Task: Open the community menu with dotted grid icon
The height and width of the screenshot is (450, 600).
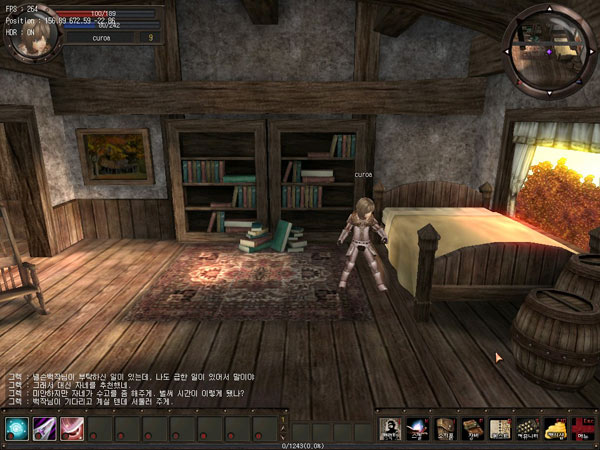Action: click(x=526, y=429)
